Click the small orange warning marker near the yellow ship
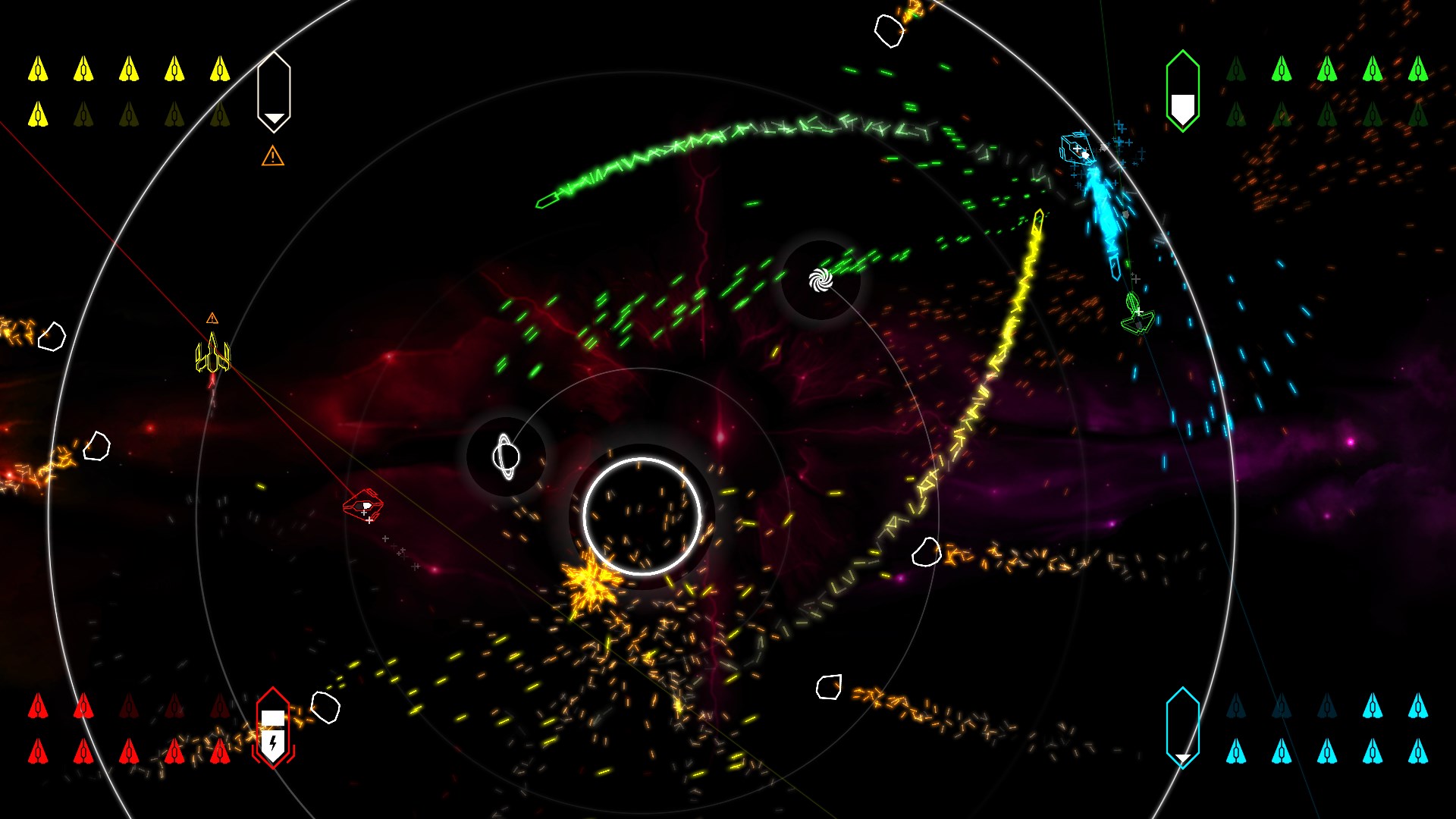1456x819 pixels. point(212,318)
